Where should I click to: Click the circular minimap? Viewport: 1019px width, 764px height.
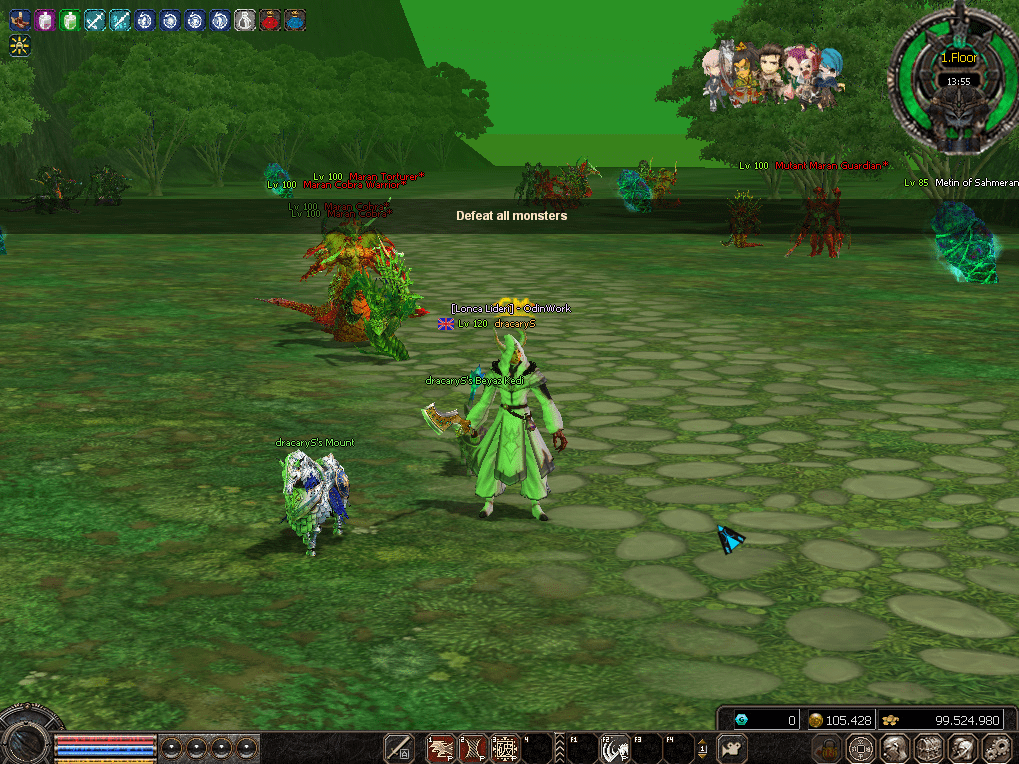957,84
